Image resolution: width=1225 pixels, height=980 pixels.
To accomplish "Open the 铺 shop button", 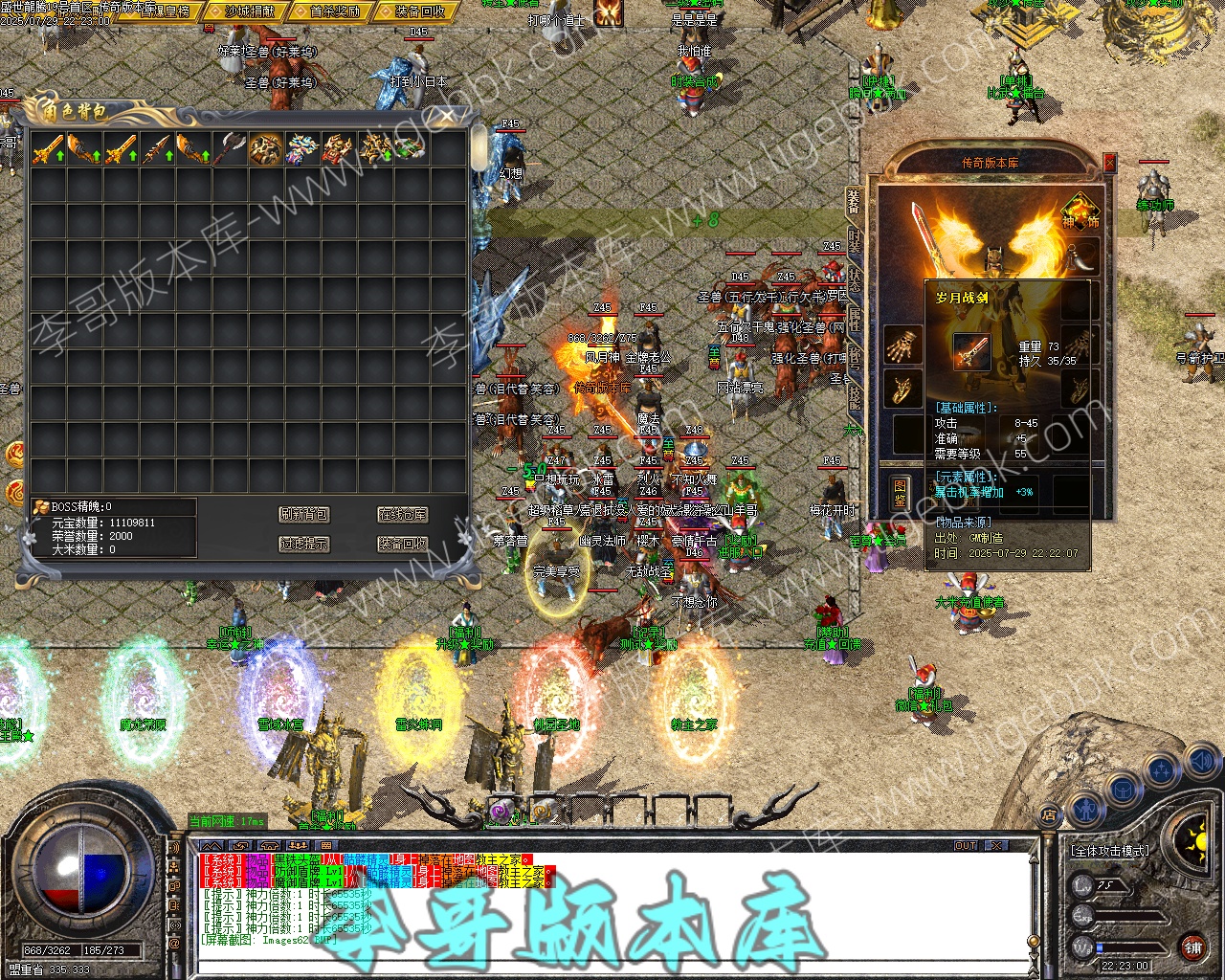I will 1192,948.
